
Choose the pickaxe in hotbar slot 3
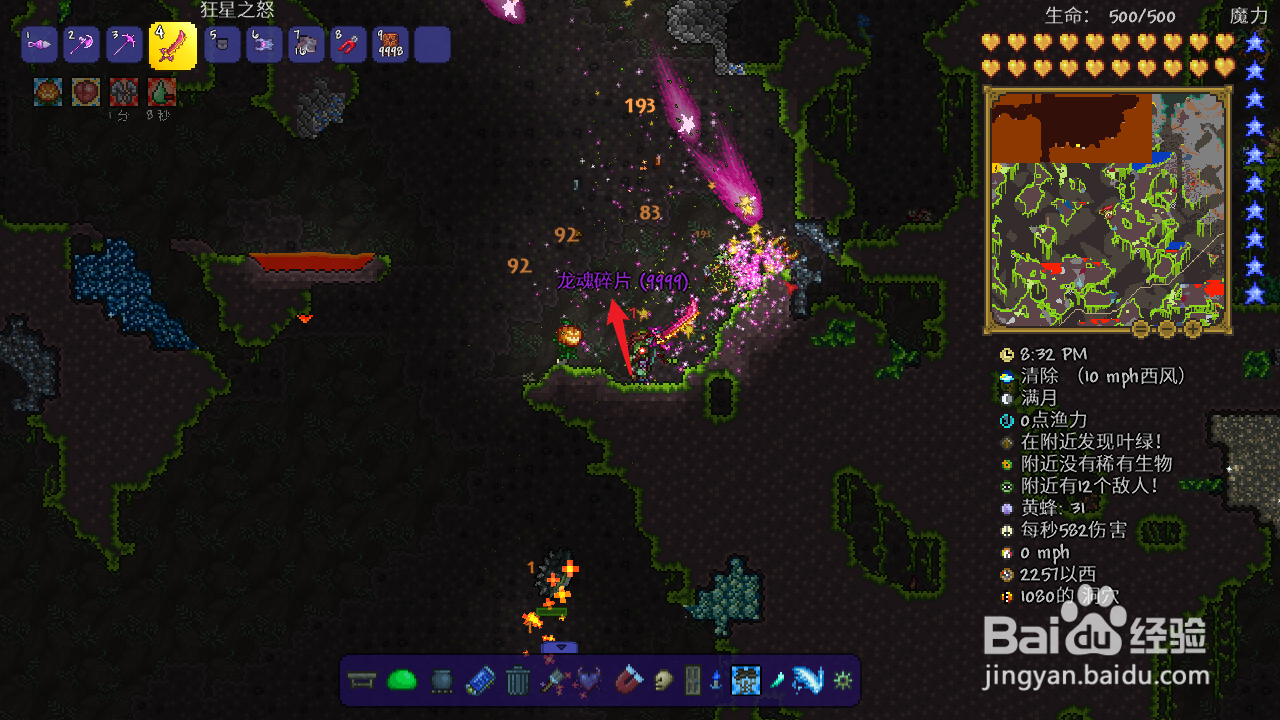pyautogui.click(x=125, y=45)
